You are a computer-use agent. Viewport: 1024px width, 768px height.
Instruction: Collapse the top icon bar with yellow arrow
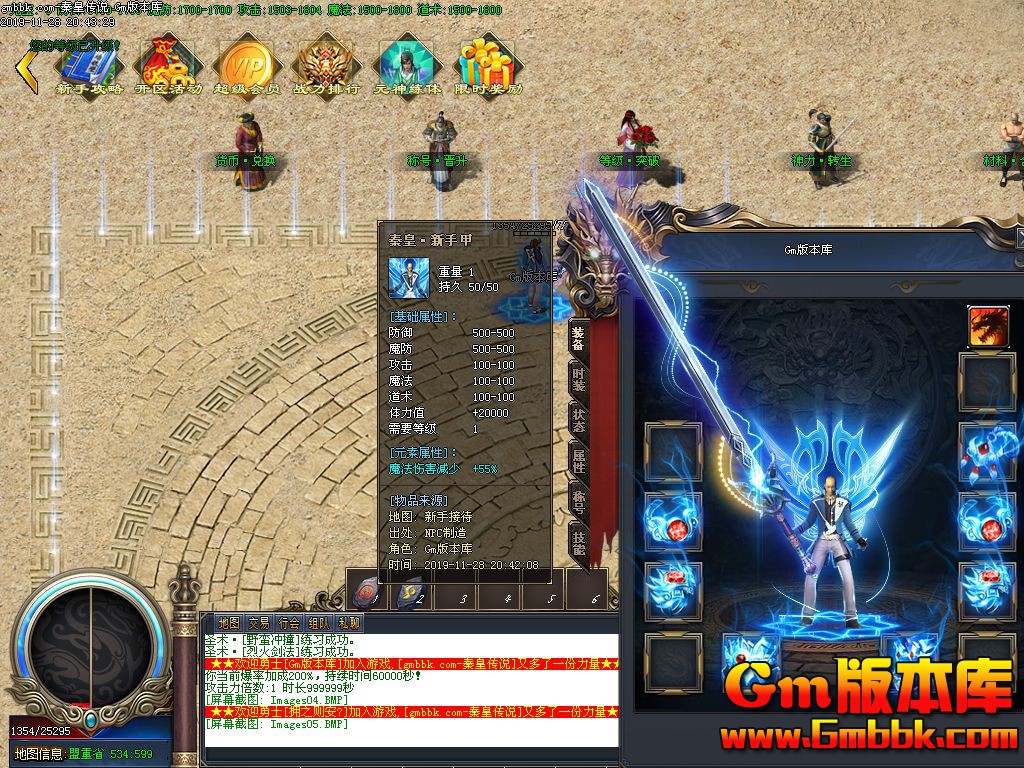pyautogui.click(x=25, y=68)
